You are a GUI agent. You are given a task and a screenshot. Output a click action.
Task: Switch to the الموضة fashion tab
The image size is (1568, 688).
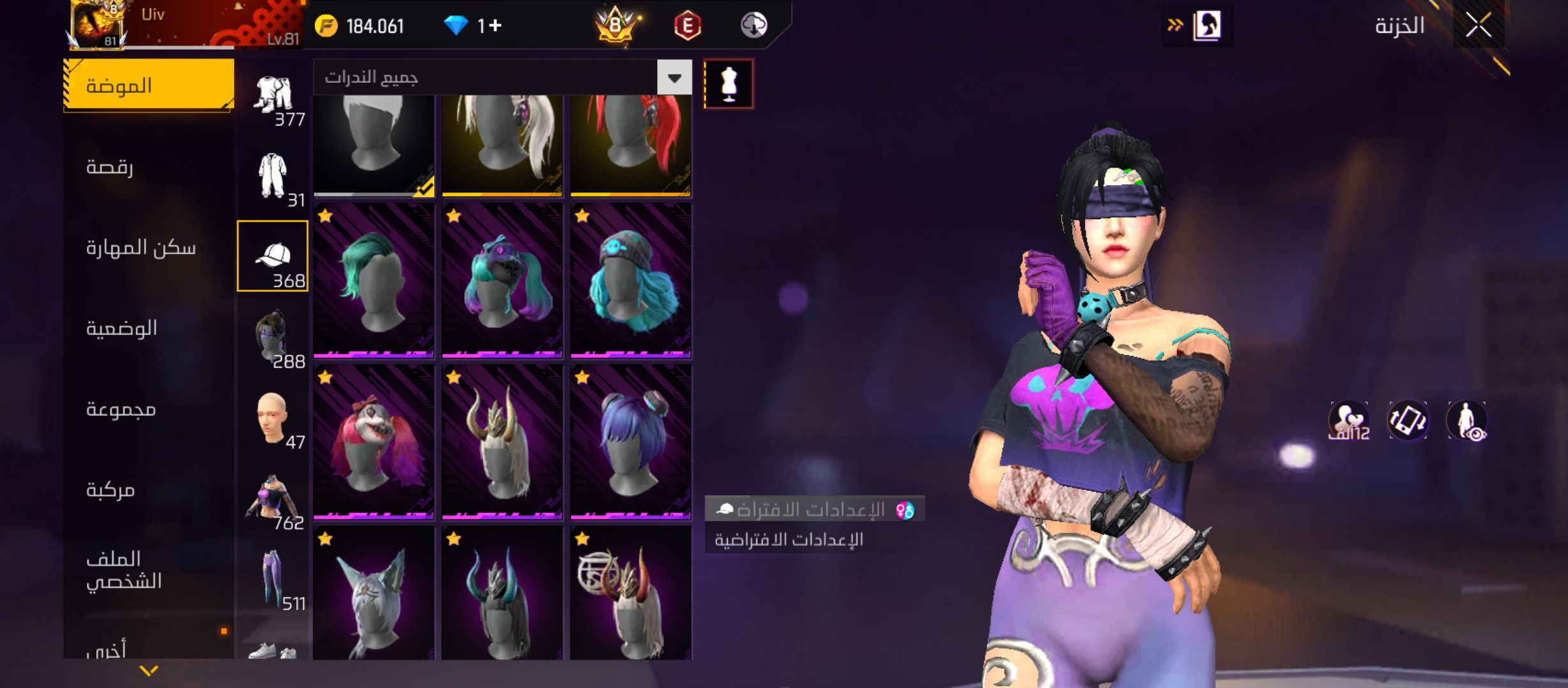click(149, 85)
